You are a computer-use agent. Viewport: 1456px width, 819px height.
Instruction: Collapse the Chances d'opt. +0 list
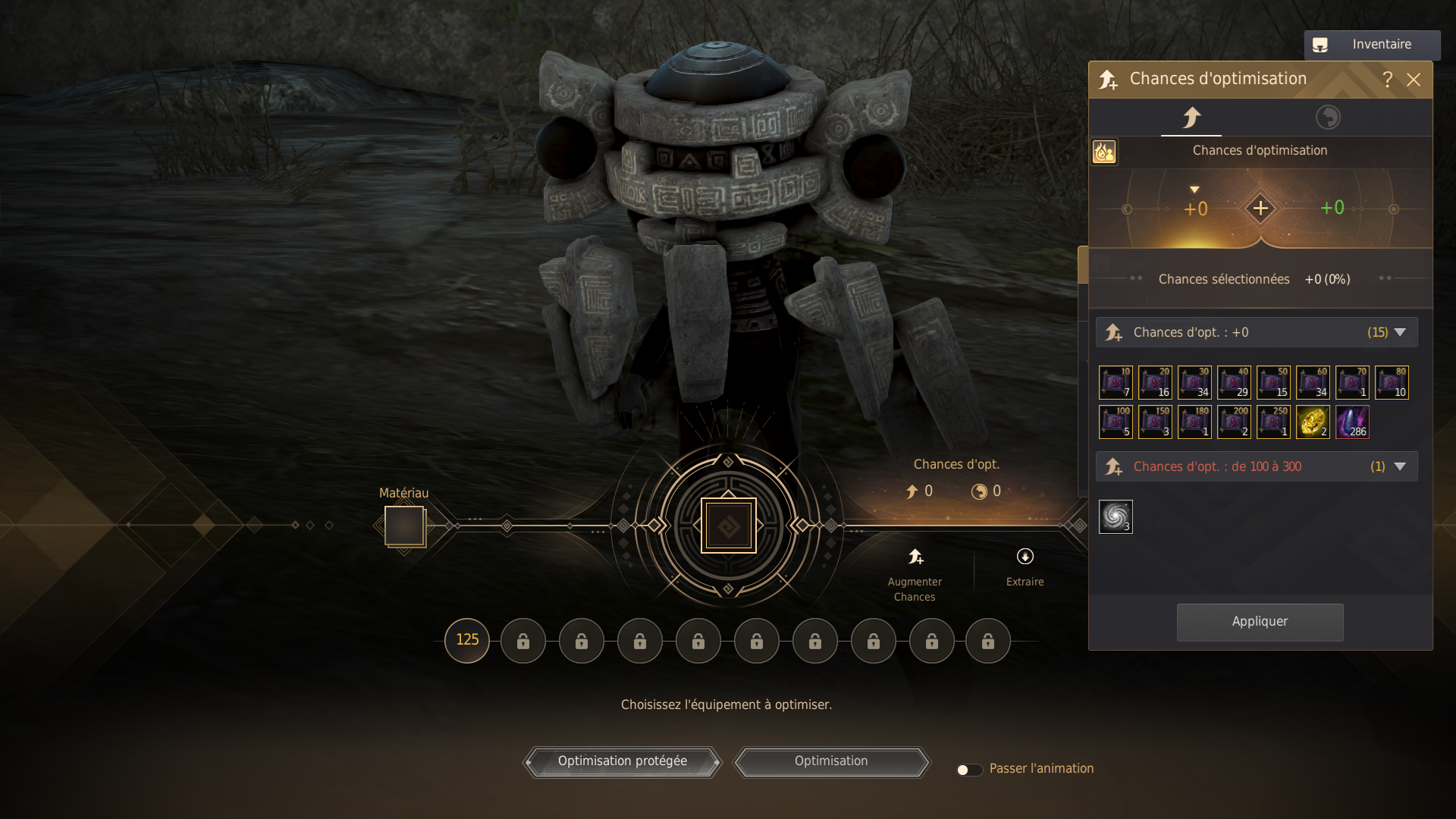pos(1400,332)
